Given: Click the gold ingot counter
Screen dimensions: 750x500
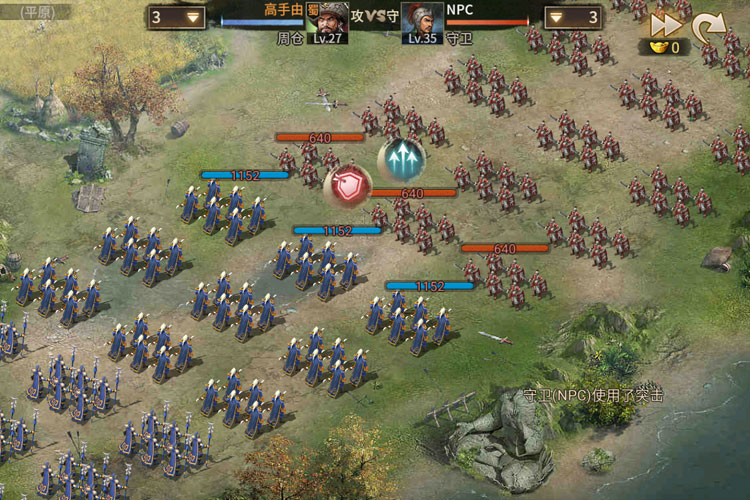Looking at the screenshot, I should pos(665,47).
